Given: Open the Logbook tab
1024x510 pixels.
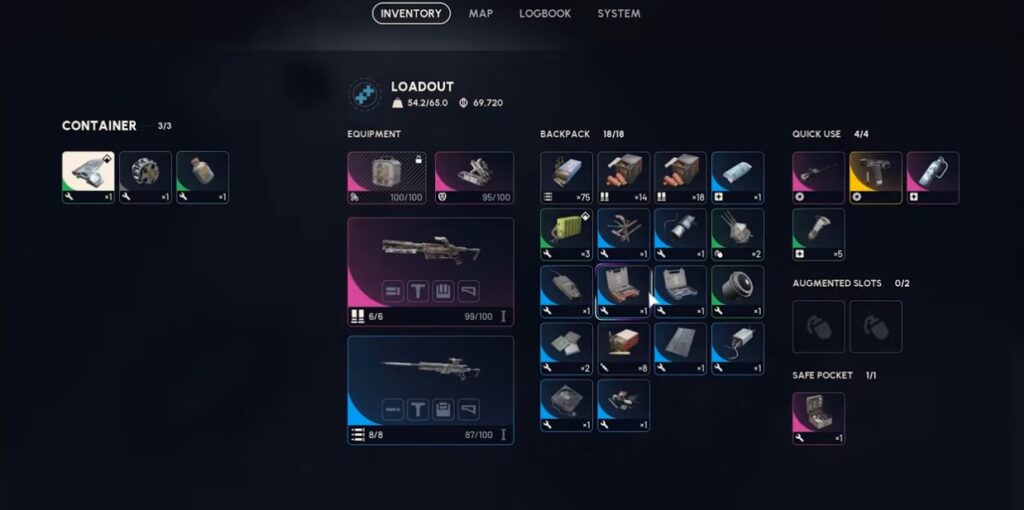Looking at the screenshot, I should pos(544,14).
